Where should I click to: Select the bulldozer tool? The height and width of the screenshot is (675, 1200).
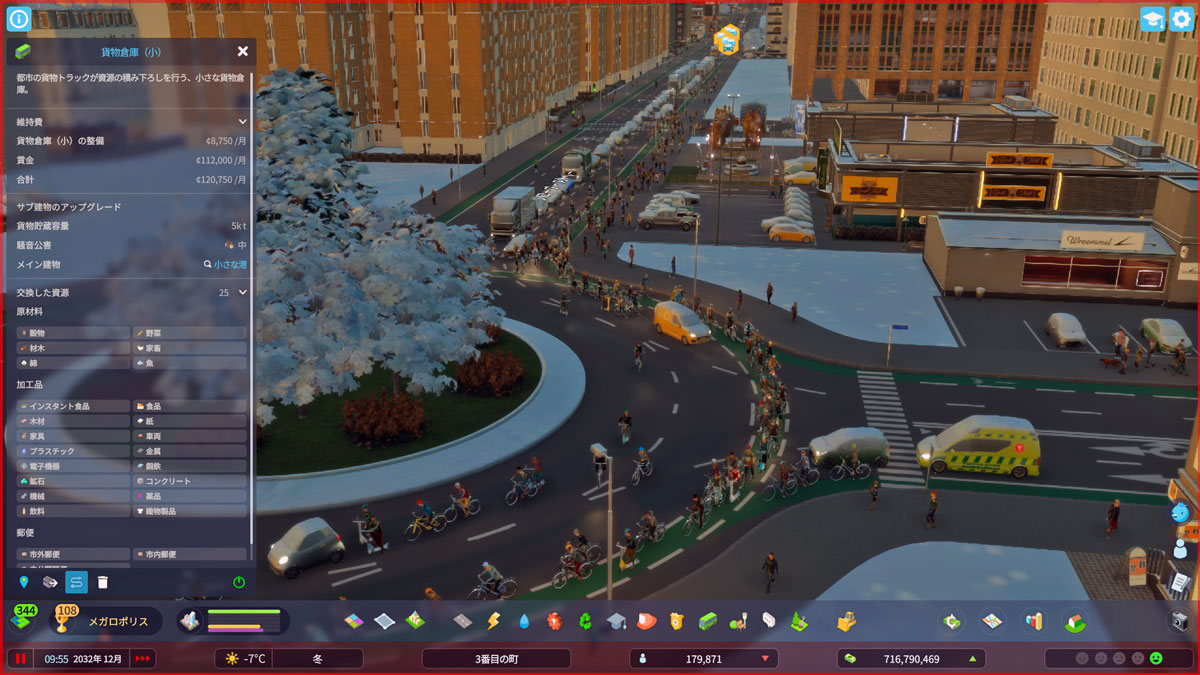(846, 621)
